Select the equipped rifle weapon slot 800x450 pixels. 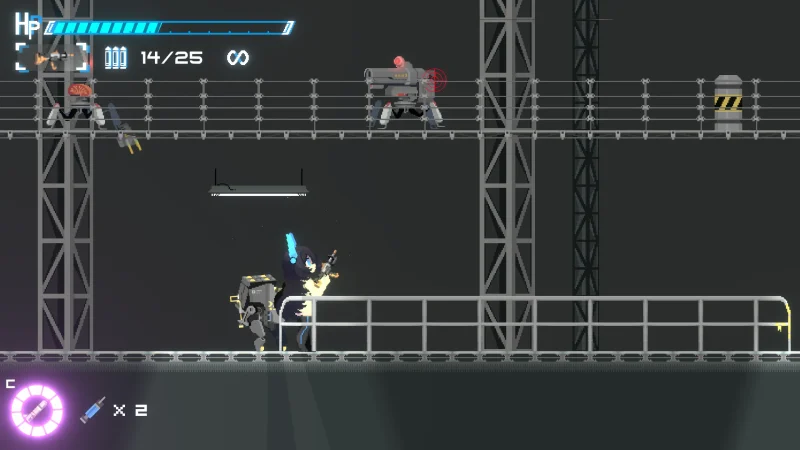coord(52,57)
